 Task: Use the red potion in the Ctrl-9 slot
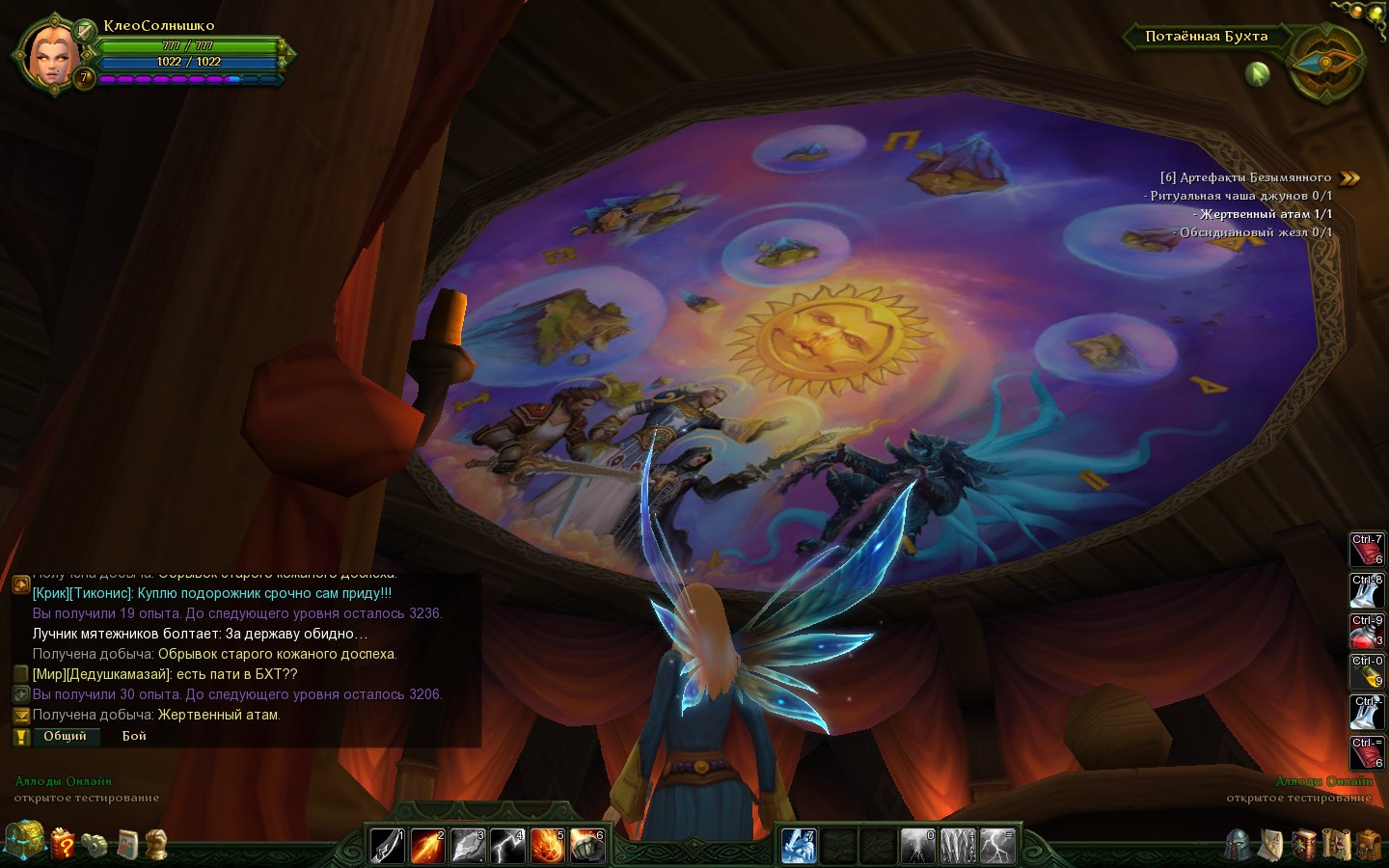(x=1366, y=633)
